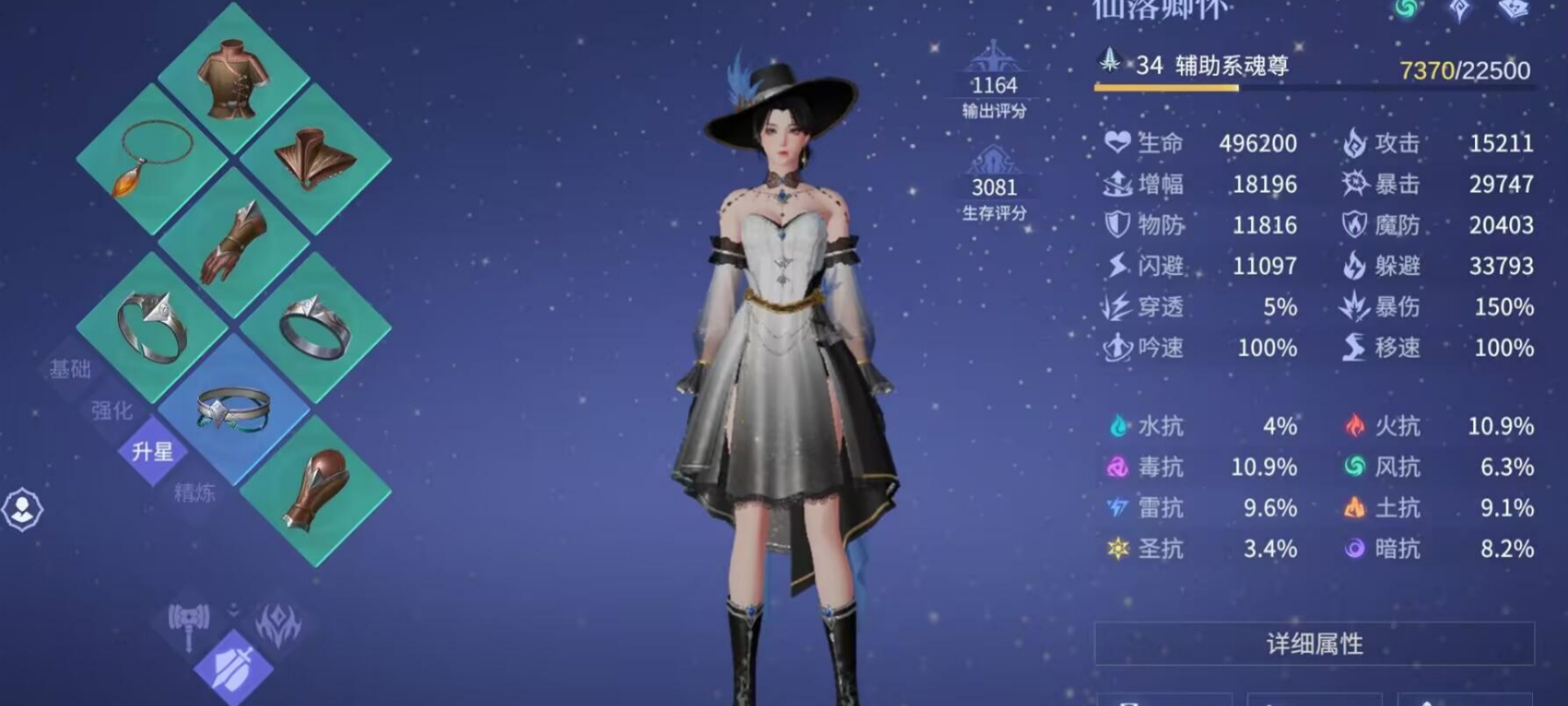The height and width of the screenshot is (706, 1568).
Task: Click the hammer forging icon
Action: [189, 625]
